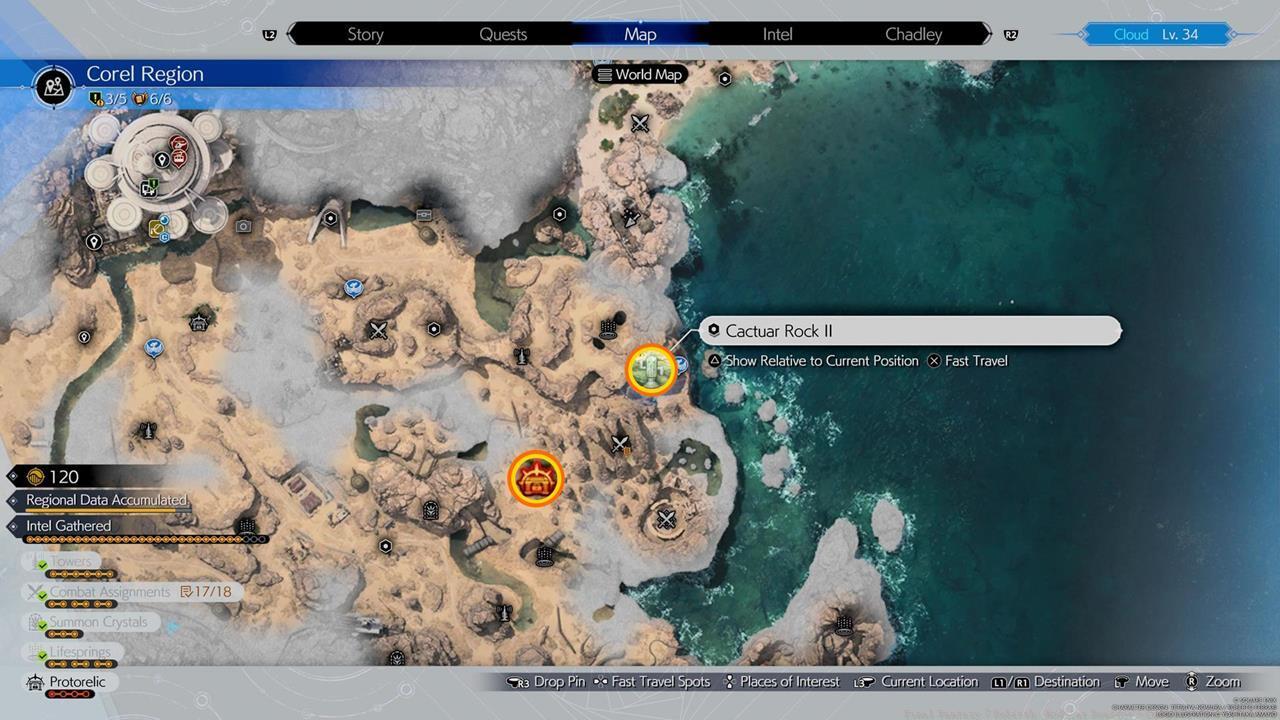Select the Cactuar Rock II fast travel icon

point(651,370)
